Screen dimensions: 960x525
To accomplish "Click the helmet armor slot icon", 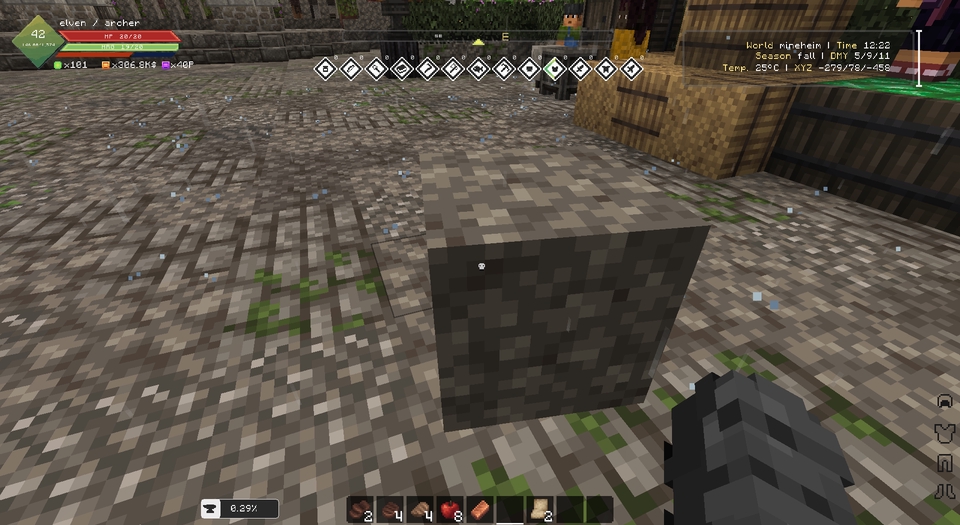I will (941, 401).
